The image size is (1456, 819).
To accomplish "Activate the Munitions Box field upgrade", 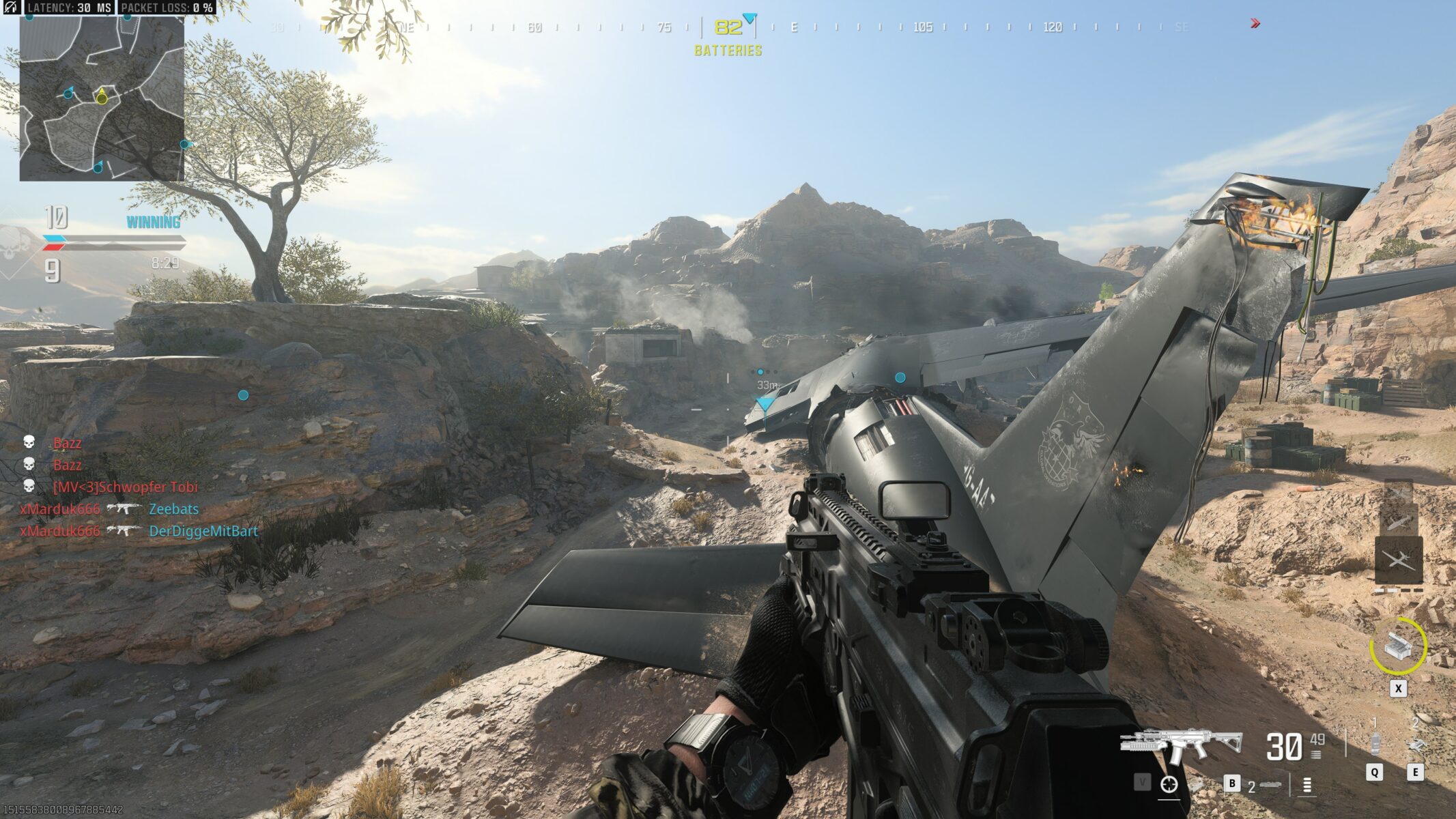I will pos(1397,646).
